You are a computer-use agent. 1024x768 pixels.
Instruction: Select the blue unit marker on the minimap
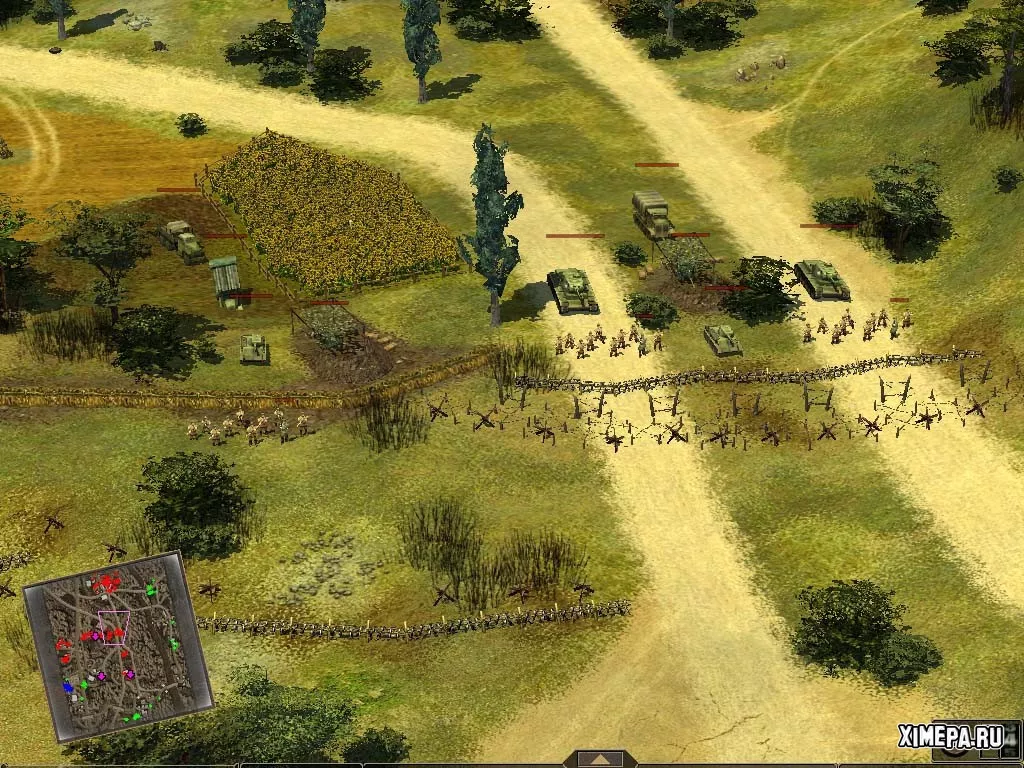tap(69, 687)
